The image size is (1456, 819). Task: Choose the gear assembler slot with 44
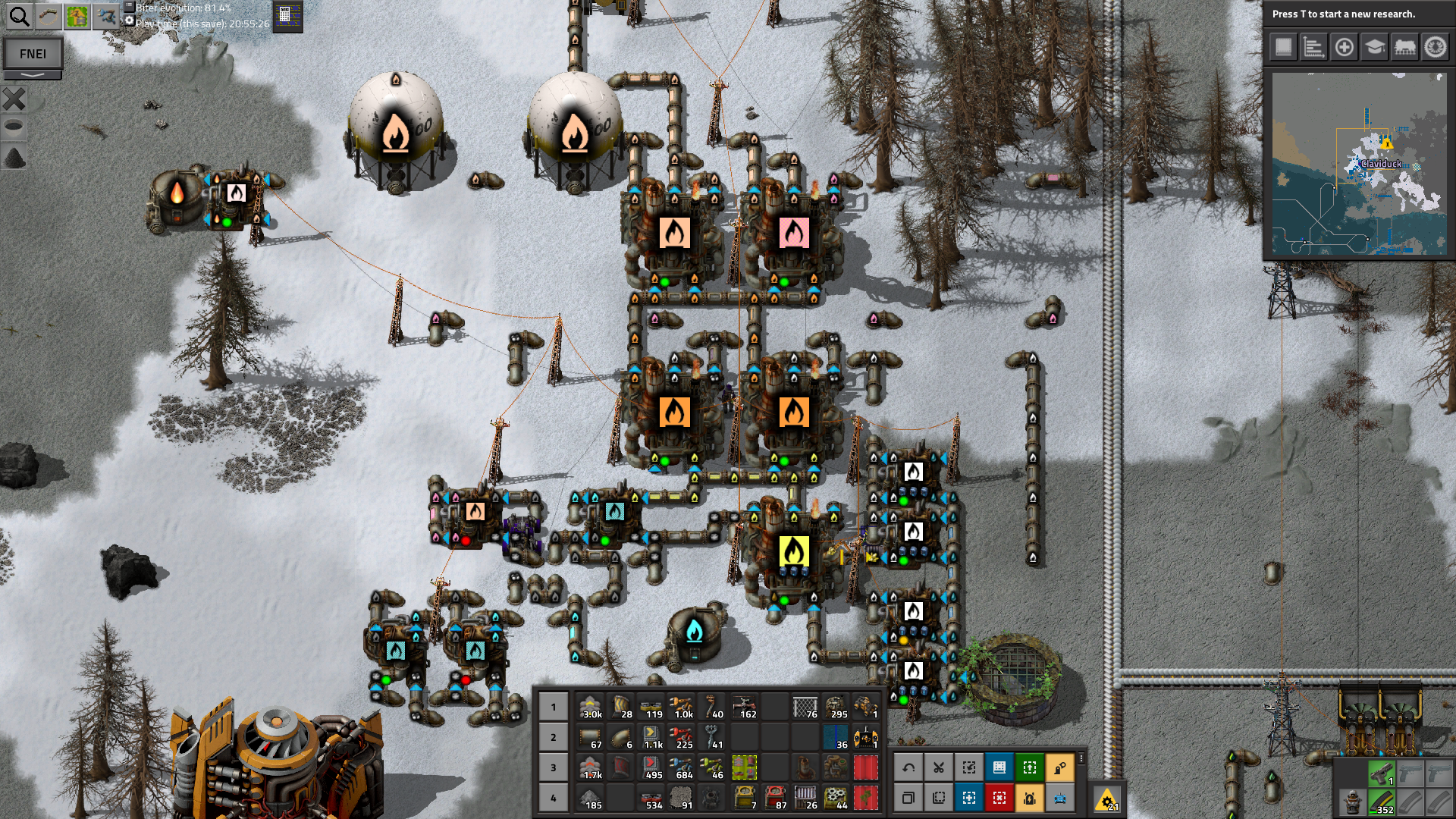point(836,798)
